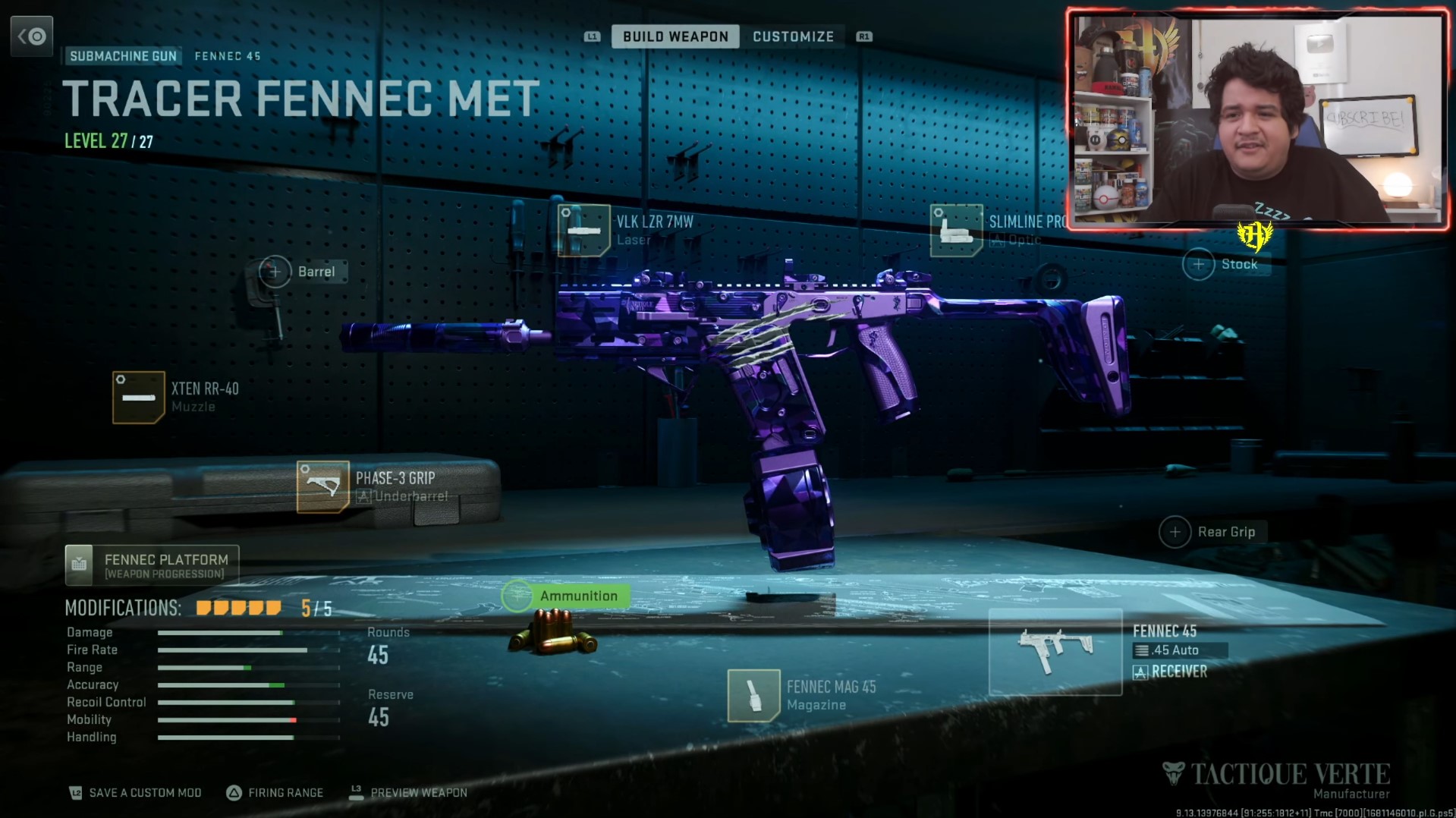This screenshot has width=1456, height=818.
Task: Click the back navigation arrow top left
Action: point(32,36)
